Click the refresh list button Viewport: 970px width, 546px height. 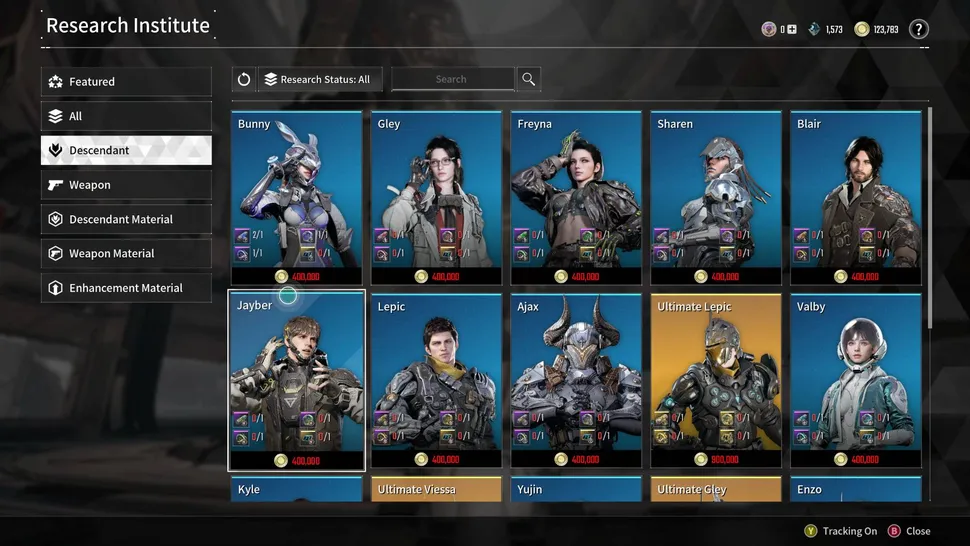tap(244, 80)
